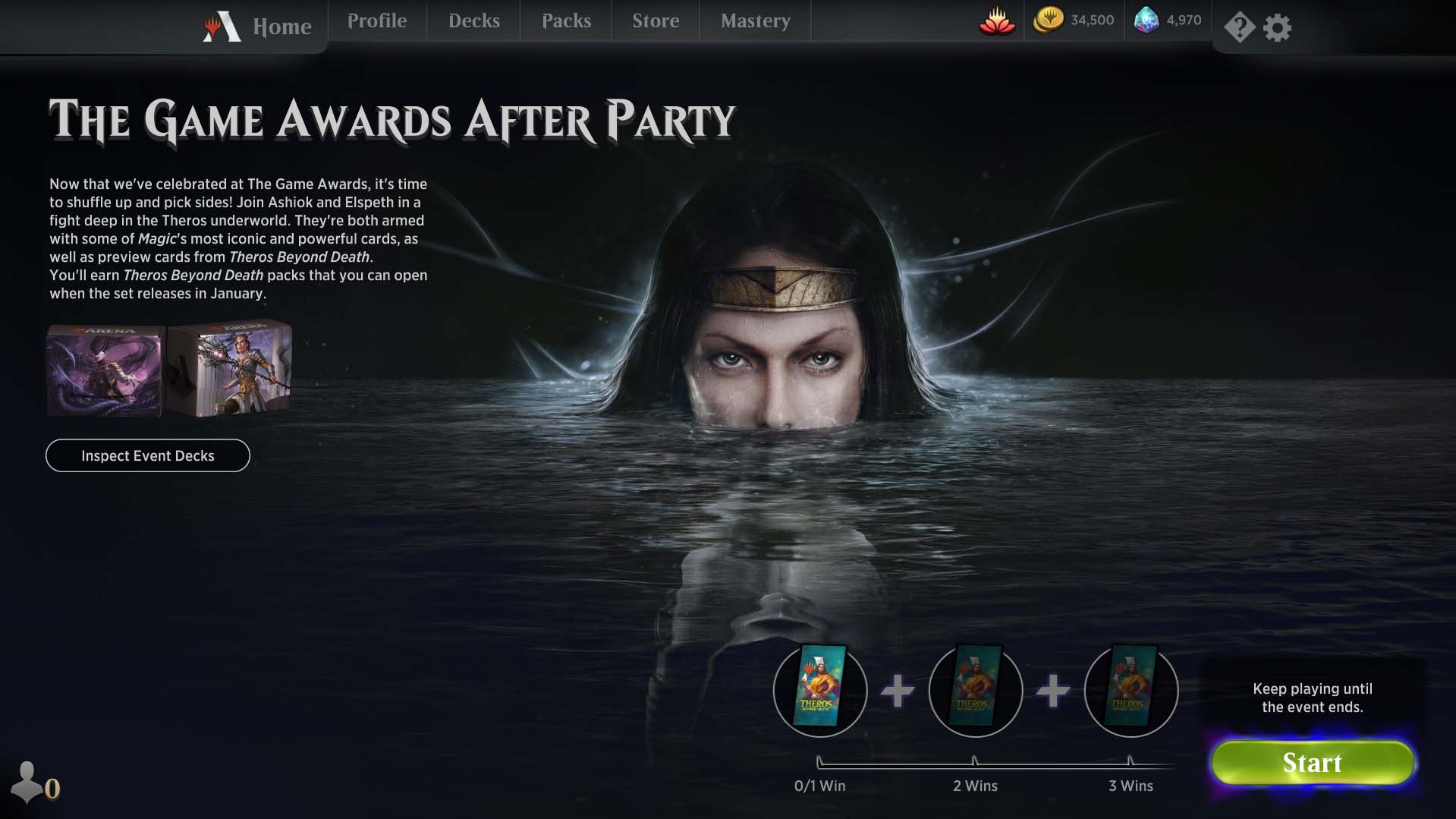This screenshot has width=1456, height=819.
Task: Show the Mastery tab
Action: pos(756,21)
